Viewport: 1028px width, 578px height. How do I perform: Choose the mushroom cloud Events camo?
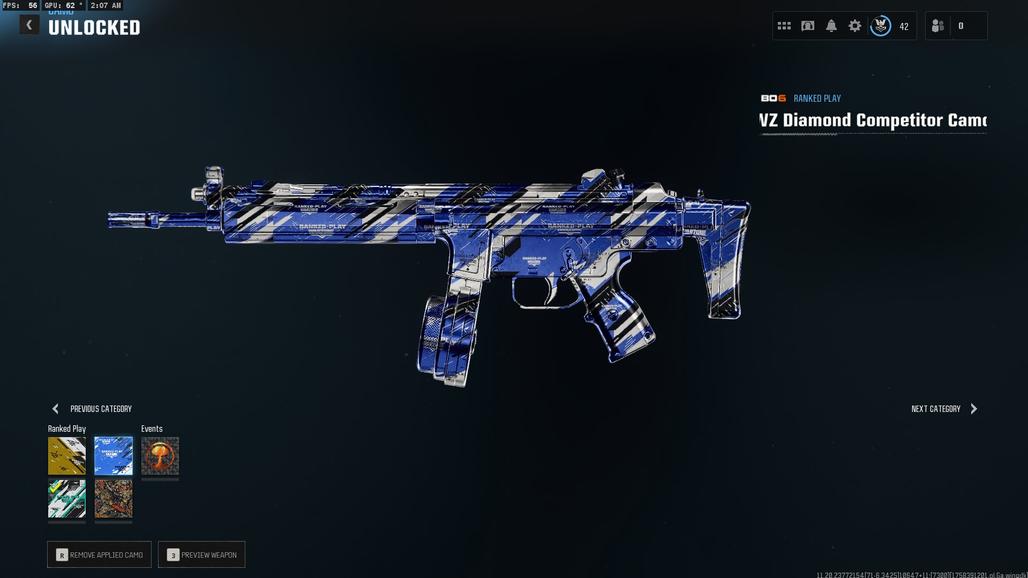(160, 456)
